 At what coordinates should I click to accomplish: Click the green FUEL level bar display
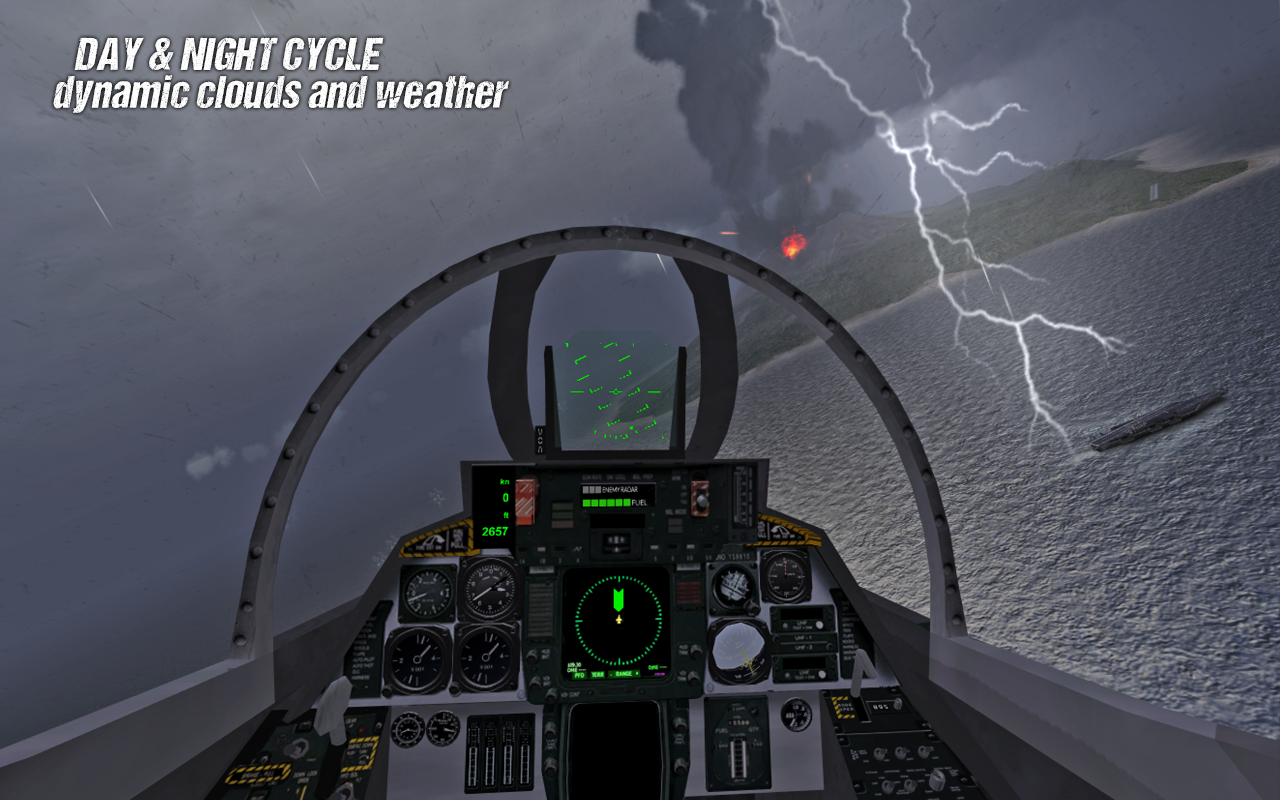tap(604, 502)
